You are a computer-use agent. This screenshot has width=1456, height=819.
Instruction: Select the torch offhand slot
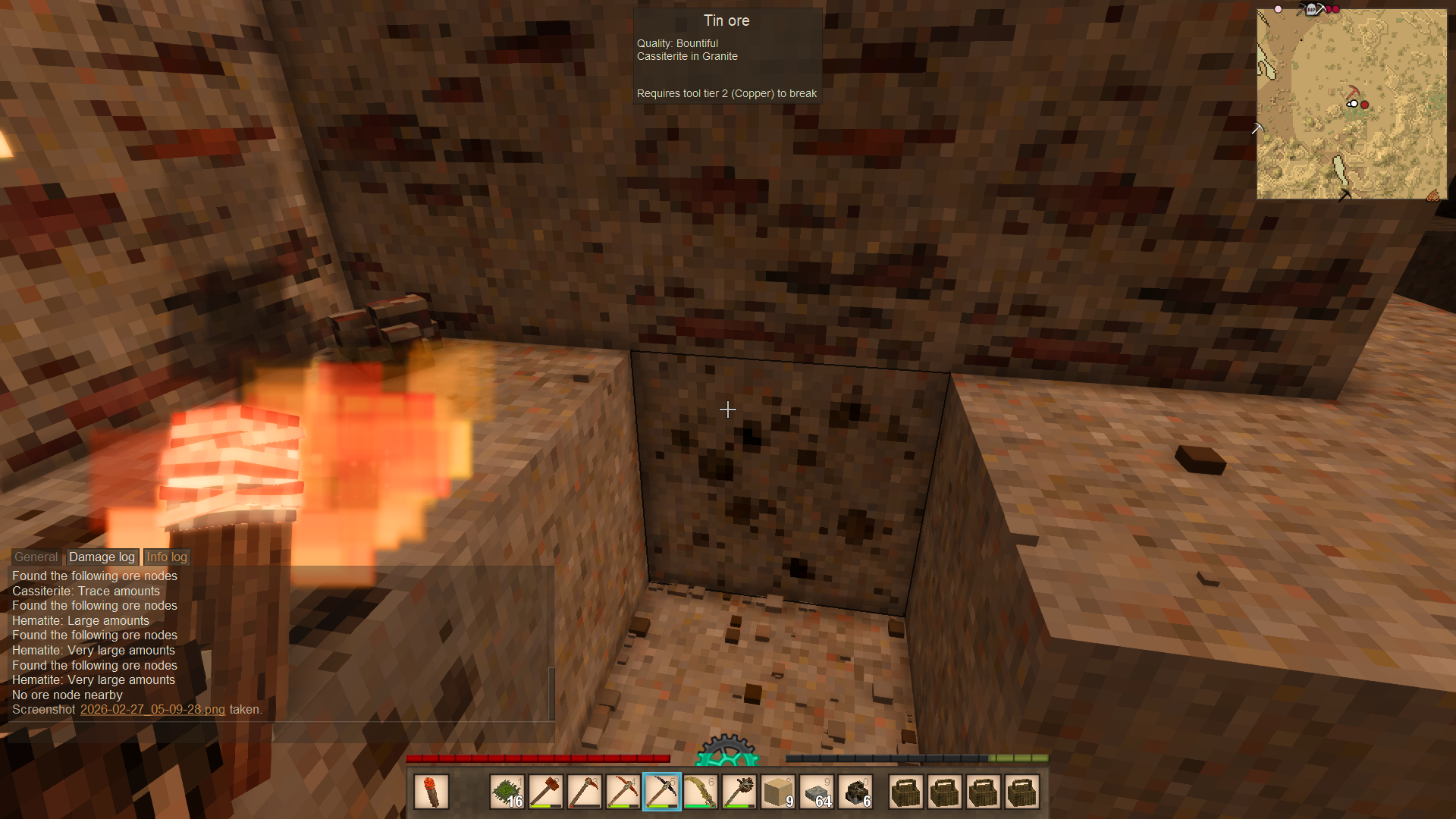pos(431,792)
